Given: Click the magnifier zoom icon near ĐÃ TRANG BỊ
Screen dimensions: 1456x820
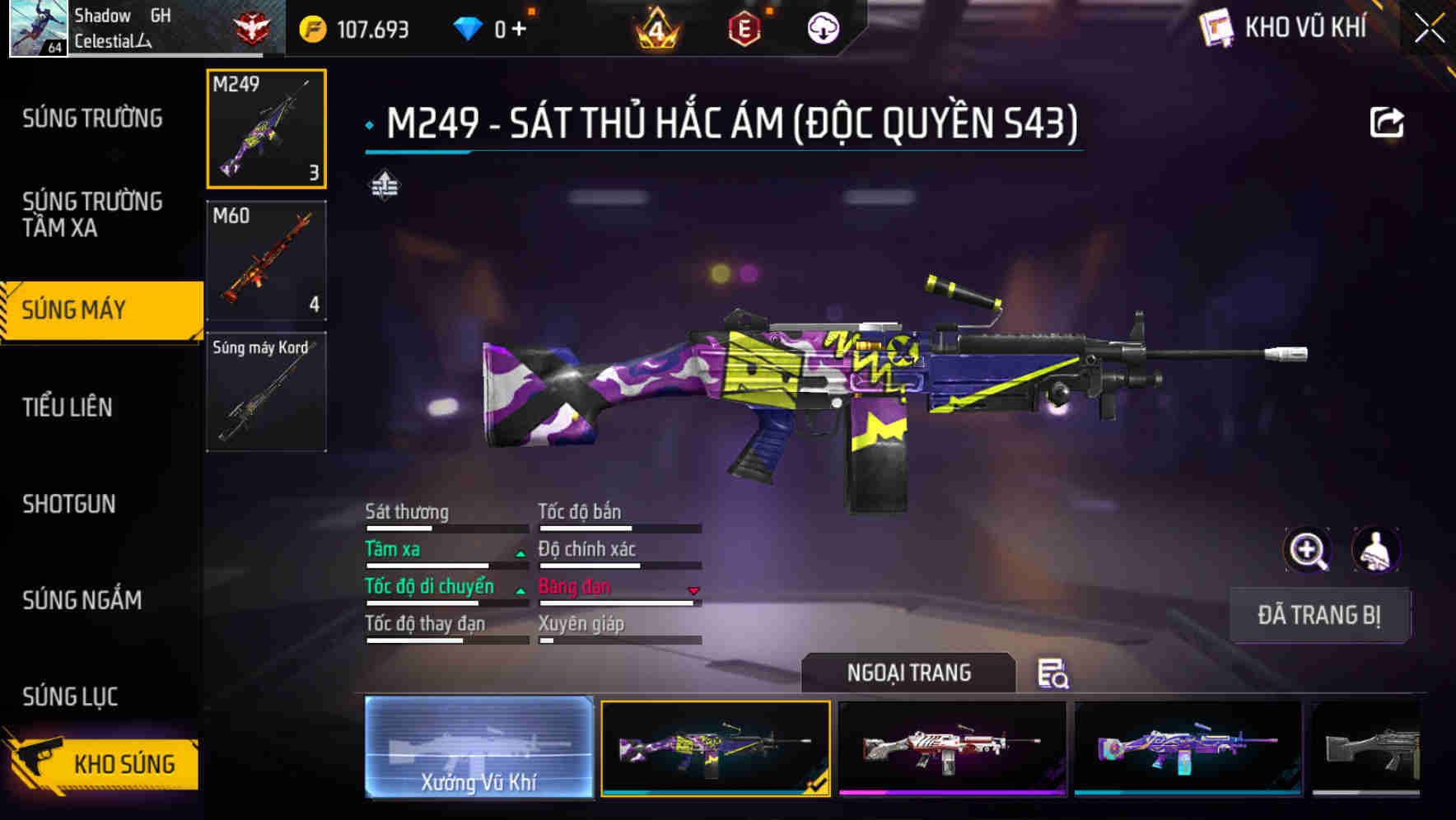Looking at the screenshot, I should (x=1308, y=550).
